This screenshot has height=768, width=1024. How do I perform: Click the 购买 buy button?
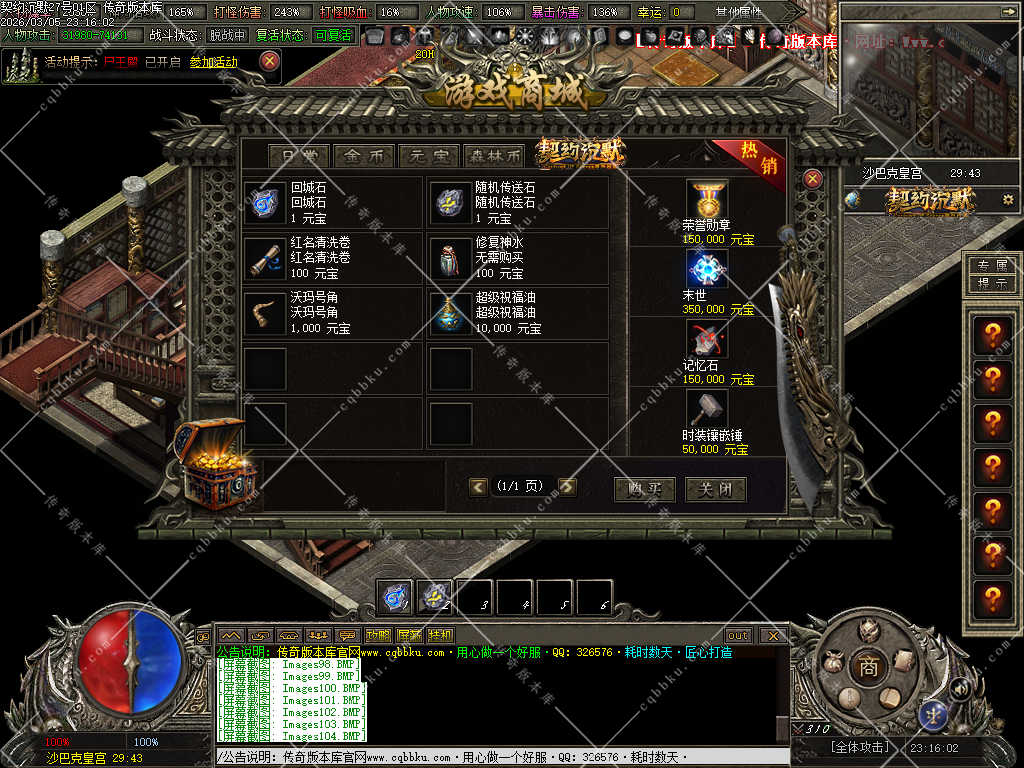point(644,489)
